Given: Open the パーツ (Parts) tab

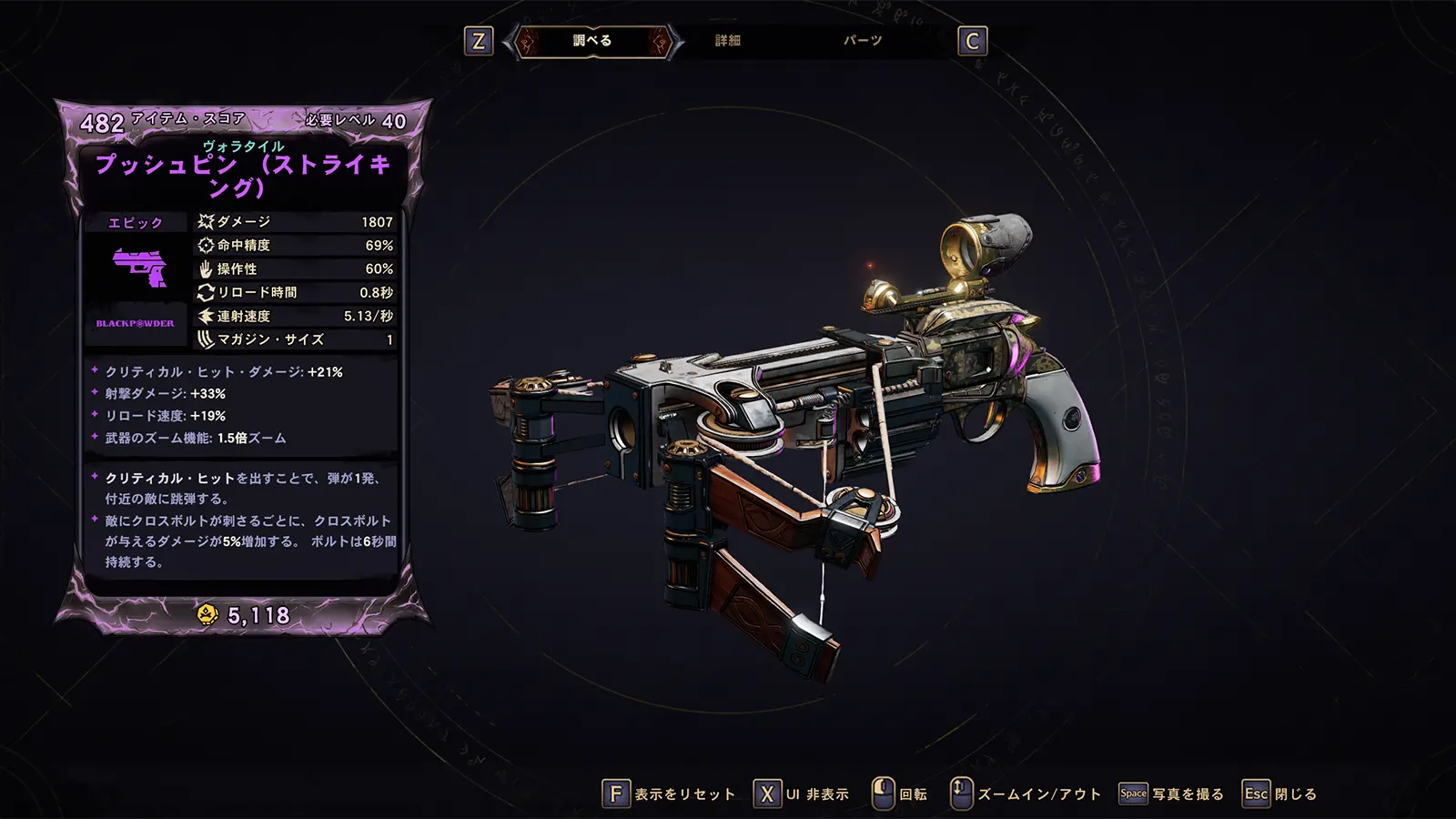Looking at the screenshot, I should pyautogui.click(x=862, y=41).
